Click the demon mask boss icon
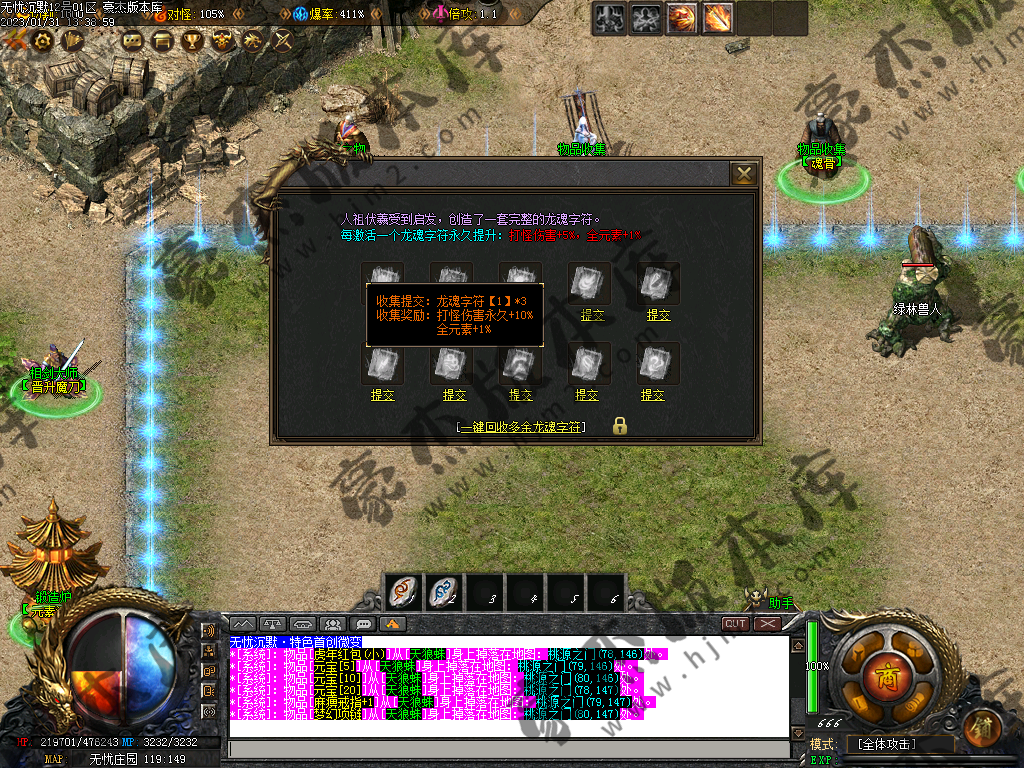Viewport: 1024px width, 768px height. click(222, 40)
